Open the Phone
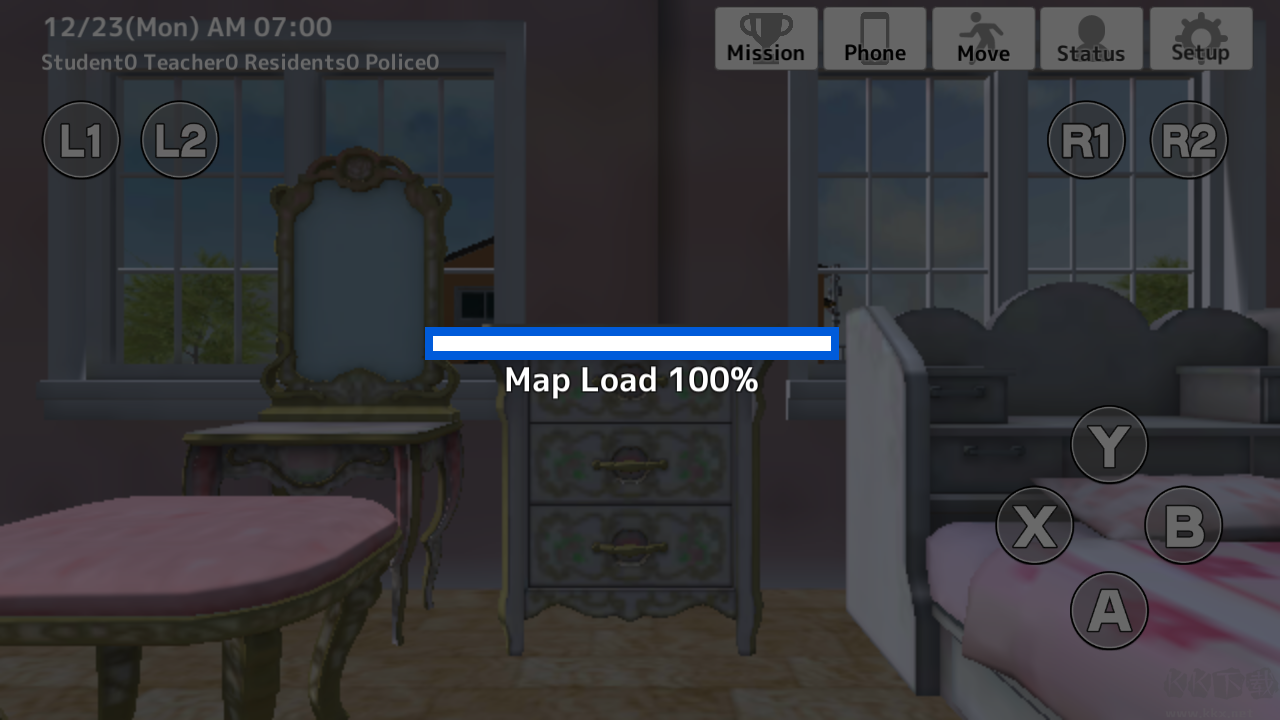 coord(875,39)
